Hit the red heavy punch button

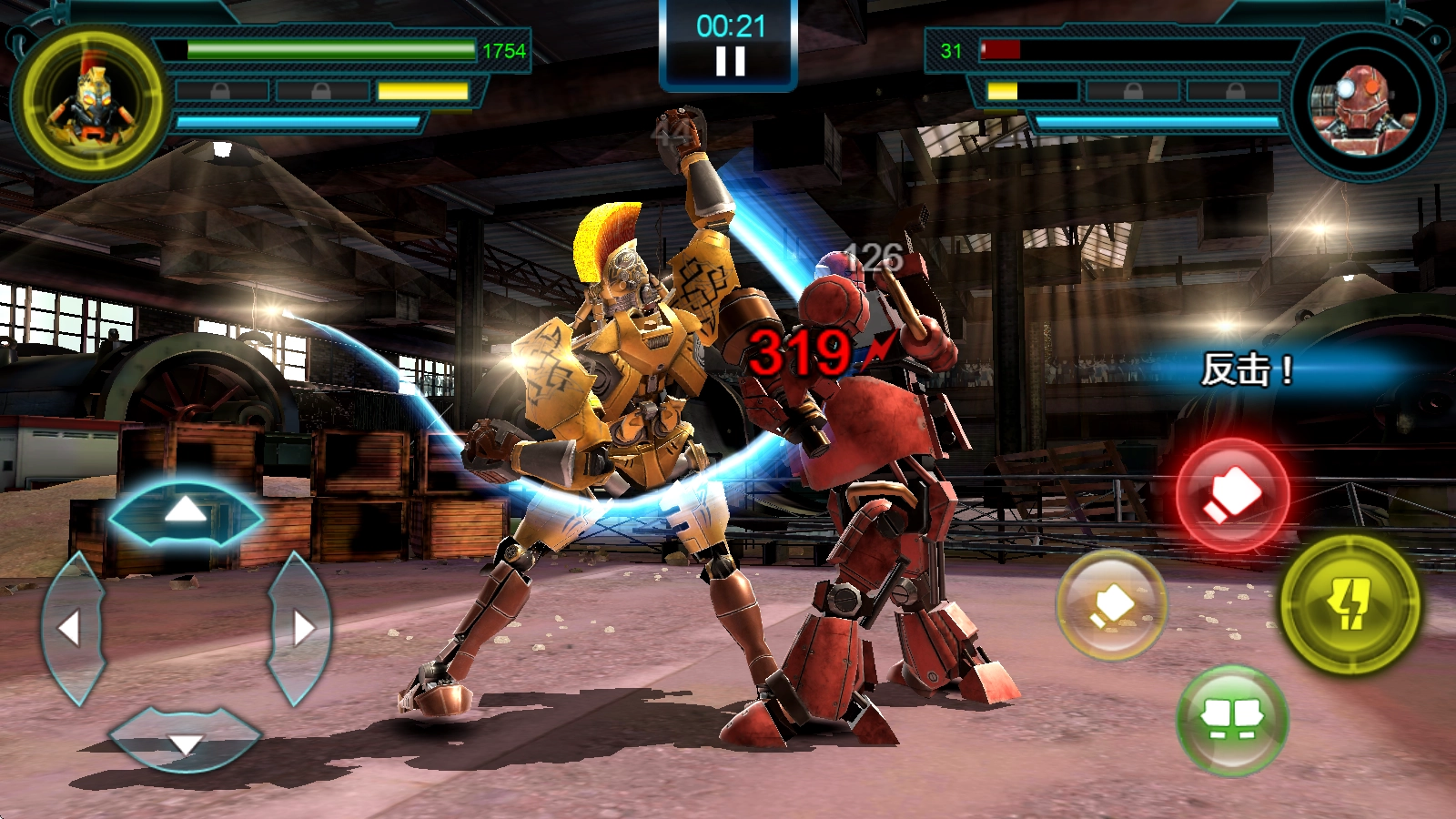coord(1232,495)
